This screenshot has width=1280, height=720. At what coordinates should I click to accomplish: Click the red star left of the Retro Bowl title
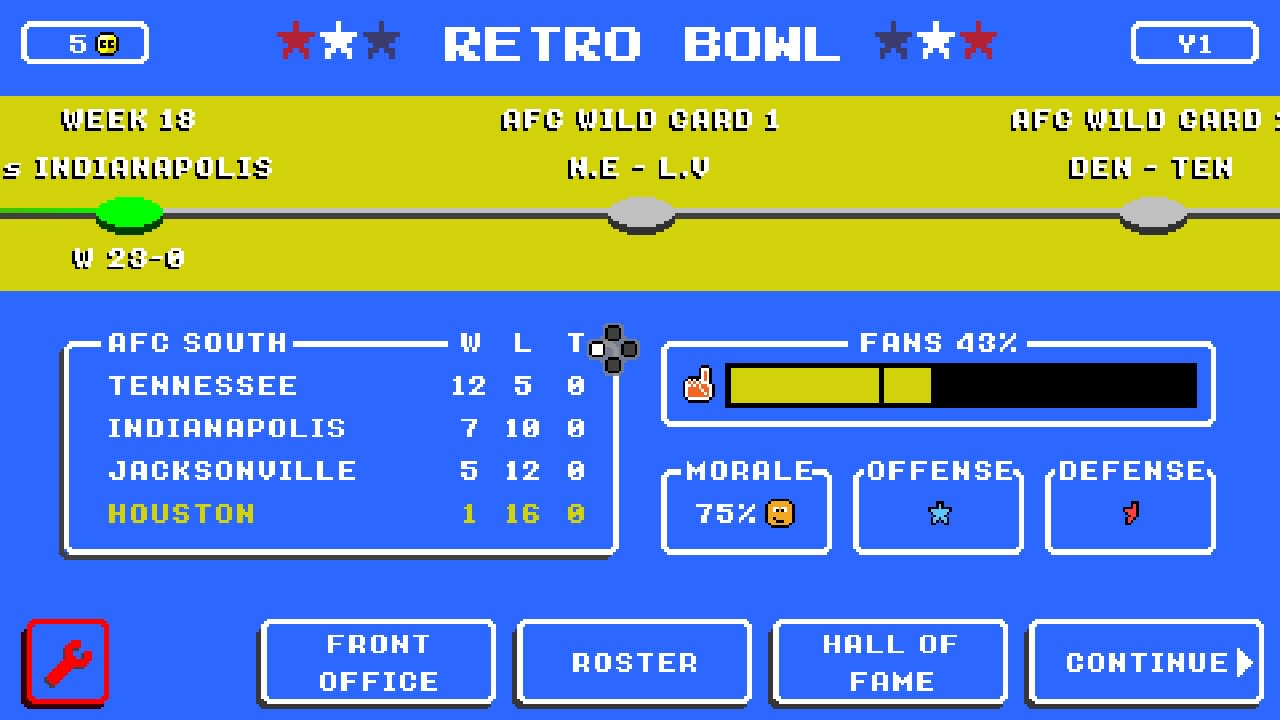click(294, 42)
